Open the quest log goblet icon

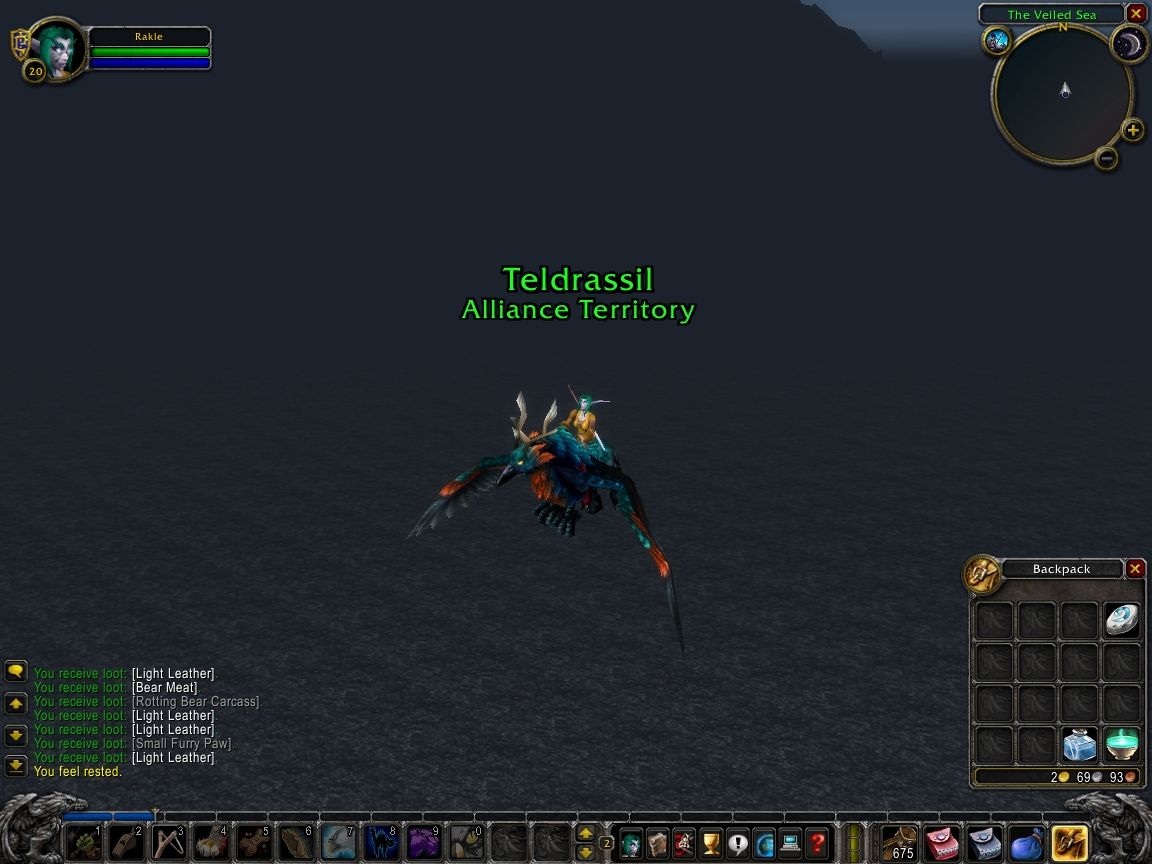(x=711, y=843)
